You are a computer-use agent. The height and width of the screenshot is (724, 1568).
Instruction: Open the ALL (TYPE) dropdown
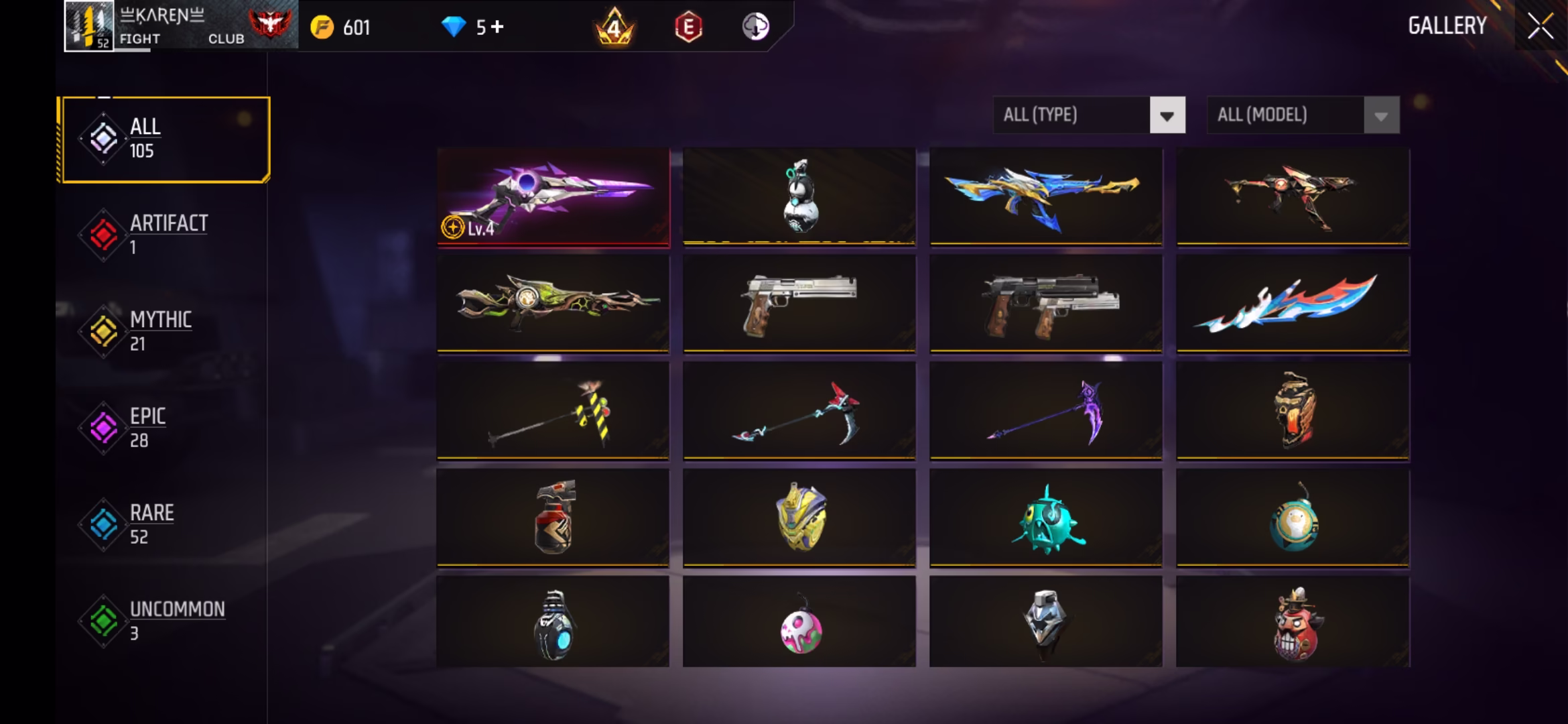coord(1088,115)
